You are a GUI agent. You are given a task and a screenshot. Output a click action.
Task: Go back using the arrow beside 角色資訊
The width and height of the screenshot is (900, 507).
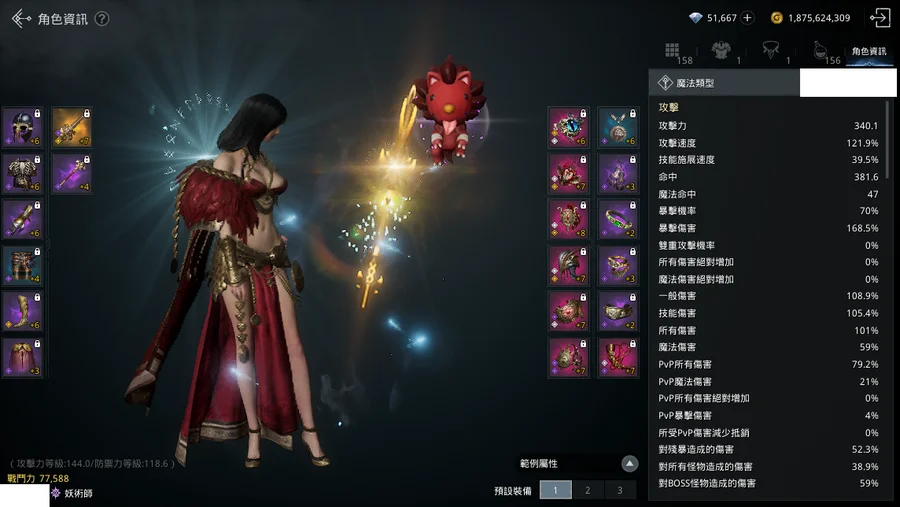(22, 18)
